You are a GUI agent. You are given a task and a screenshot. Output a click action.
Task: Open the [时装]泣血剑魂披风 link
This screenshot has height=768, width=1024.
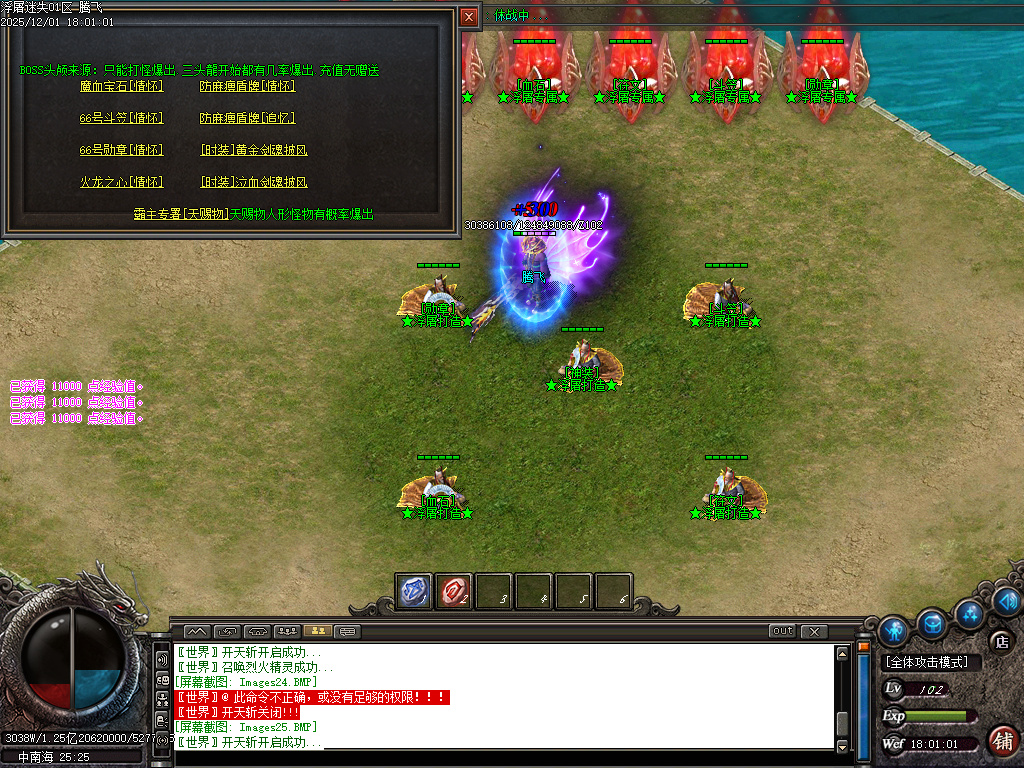[254, 182]
